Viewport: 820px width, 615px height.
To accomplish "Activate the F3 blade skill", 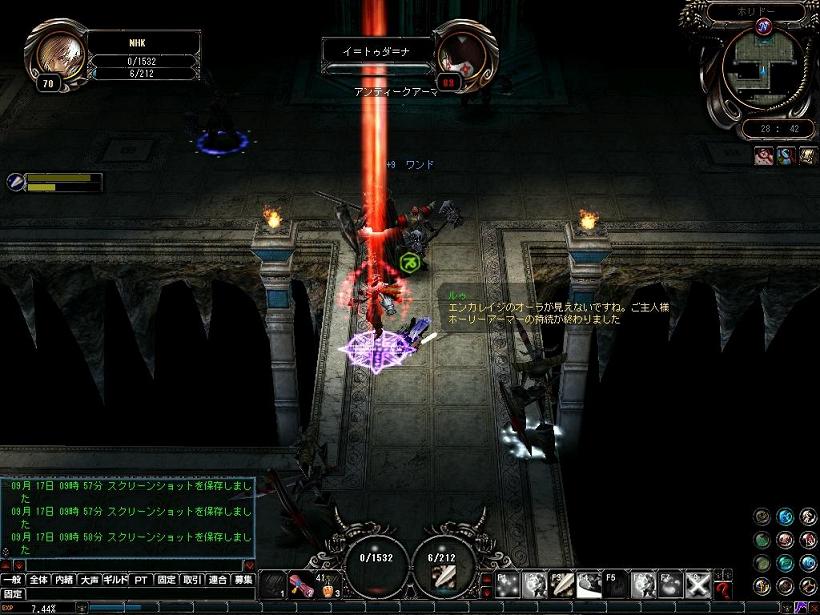I will pos(562,584).
